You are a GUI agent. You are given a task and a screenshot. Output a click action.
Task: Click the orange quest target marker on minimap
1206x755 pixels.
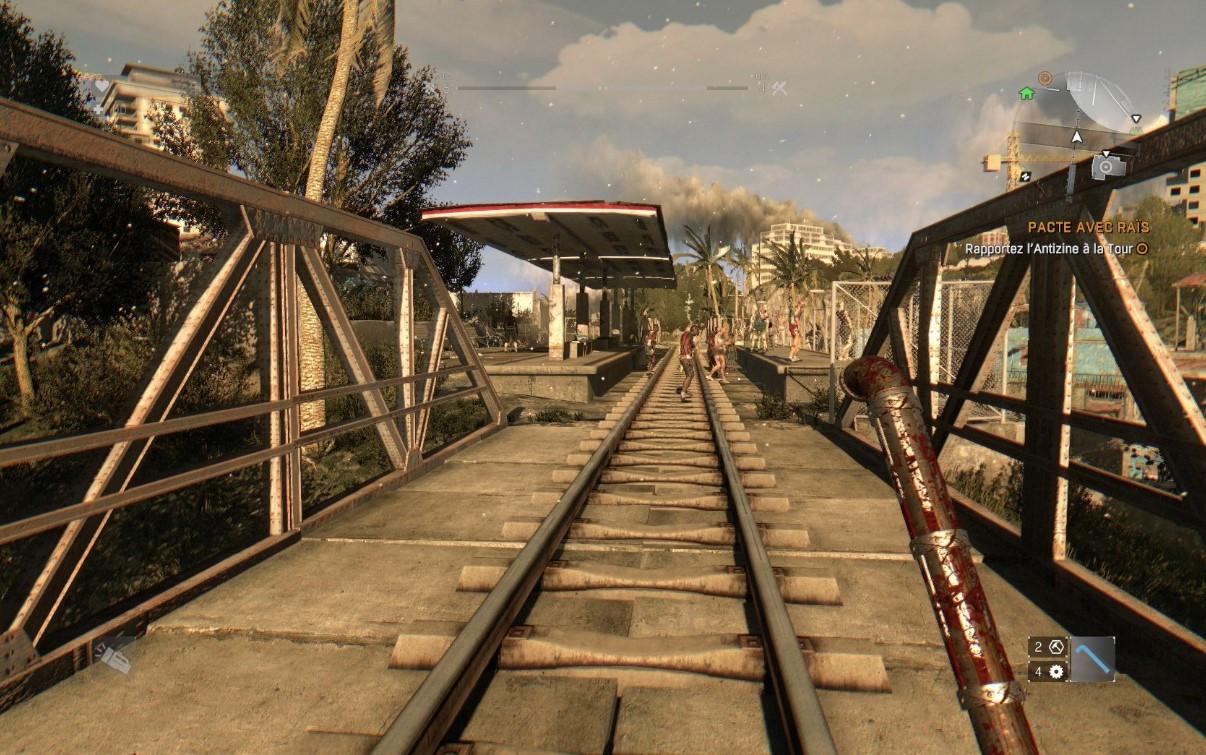1045,78
